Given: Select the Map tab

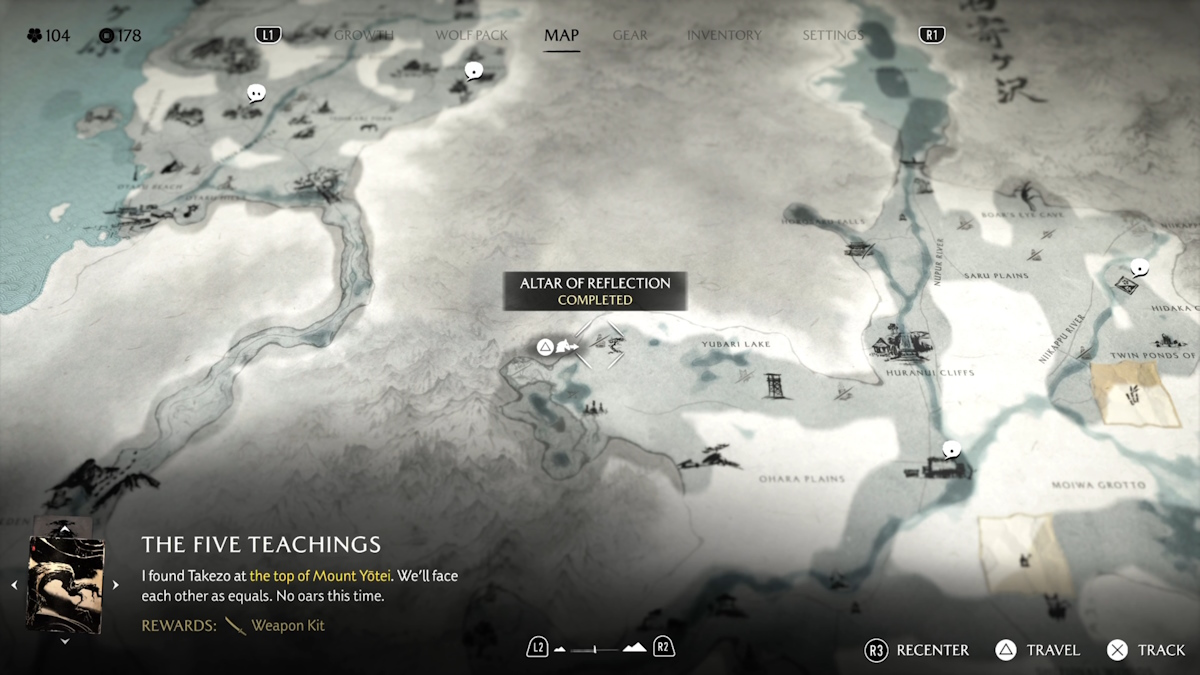Looking at the screenshot, I should 561,35.
